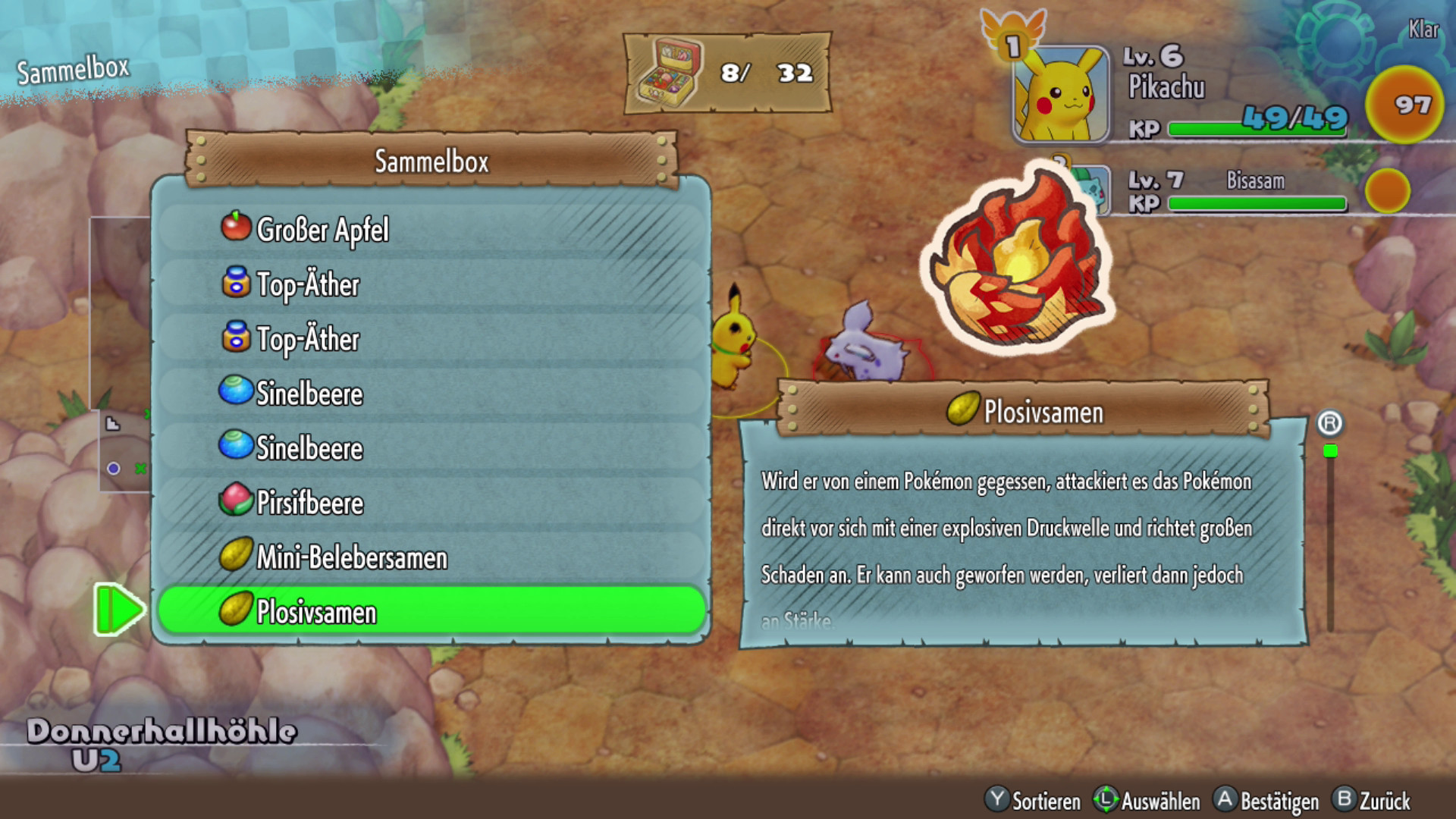This screenshot has width=1456, height=819.
Task: Choose the Pirsifbeere entry
Action: pos(431,502)
